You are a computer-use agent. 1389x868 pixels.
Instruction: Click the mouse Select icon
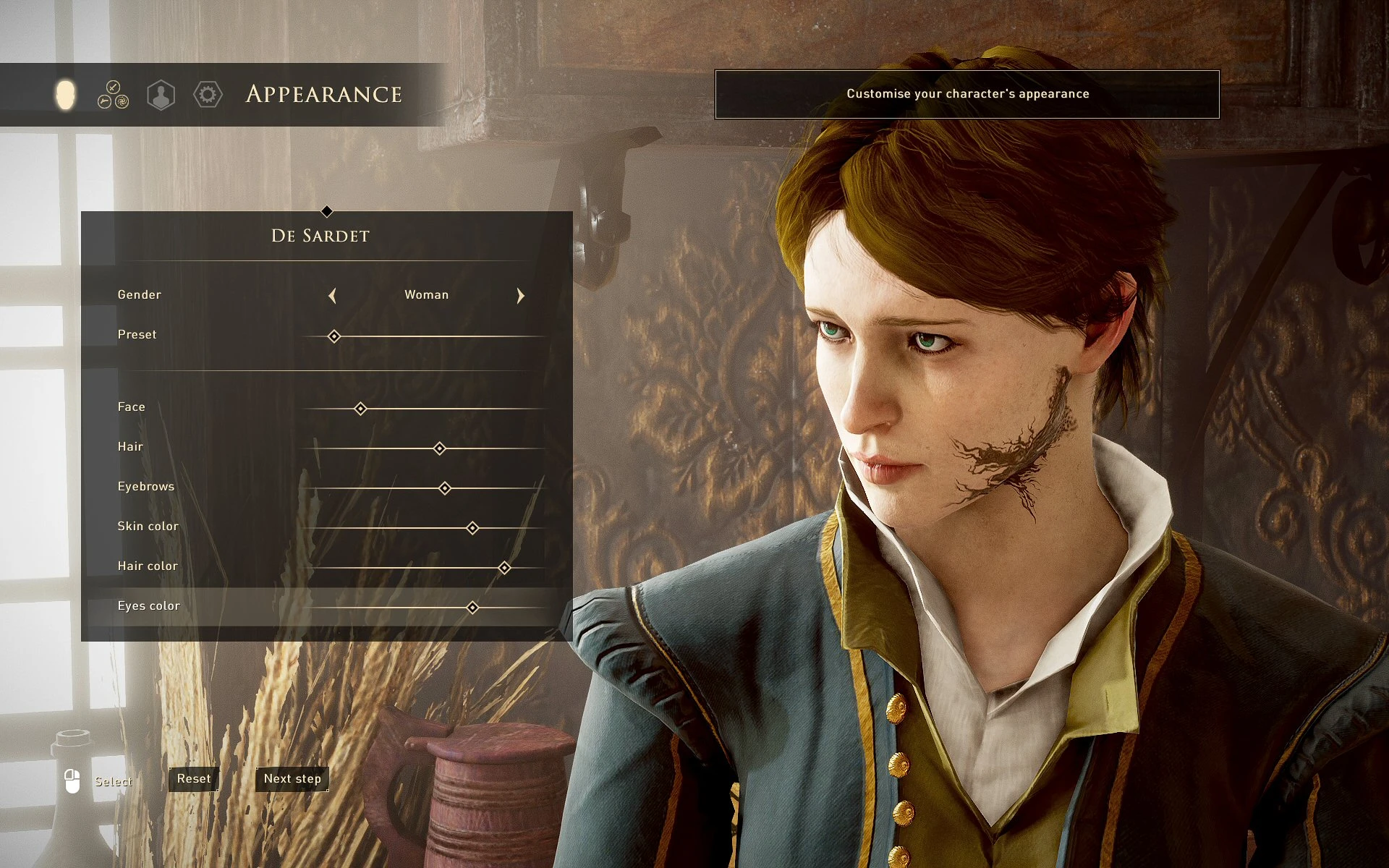coord(72,781)
